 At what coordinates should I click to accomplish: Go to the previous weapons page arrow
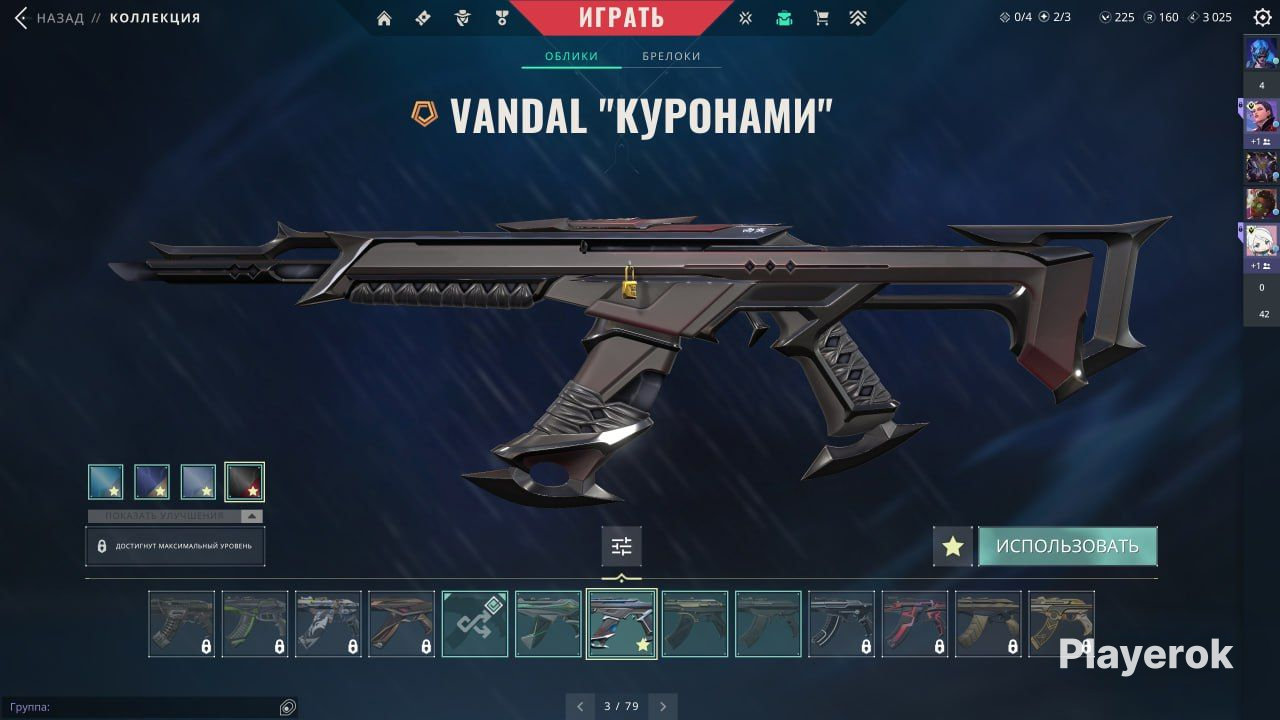coord(580,706)
